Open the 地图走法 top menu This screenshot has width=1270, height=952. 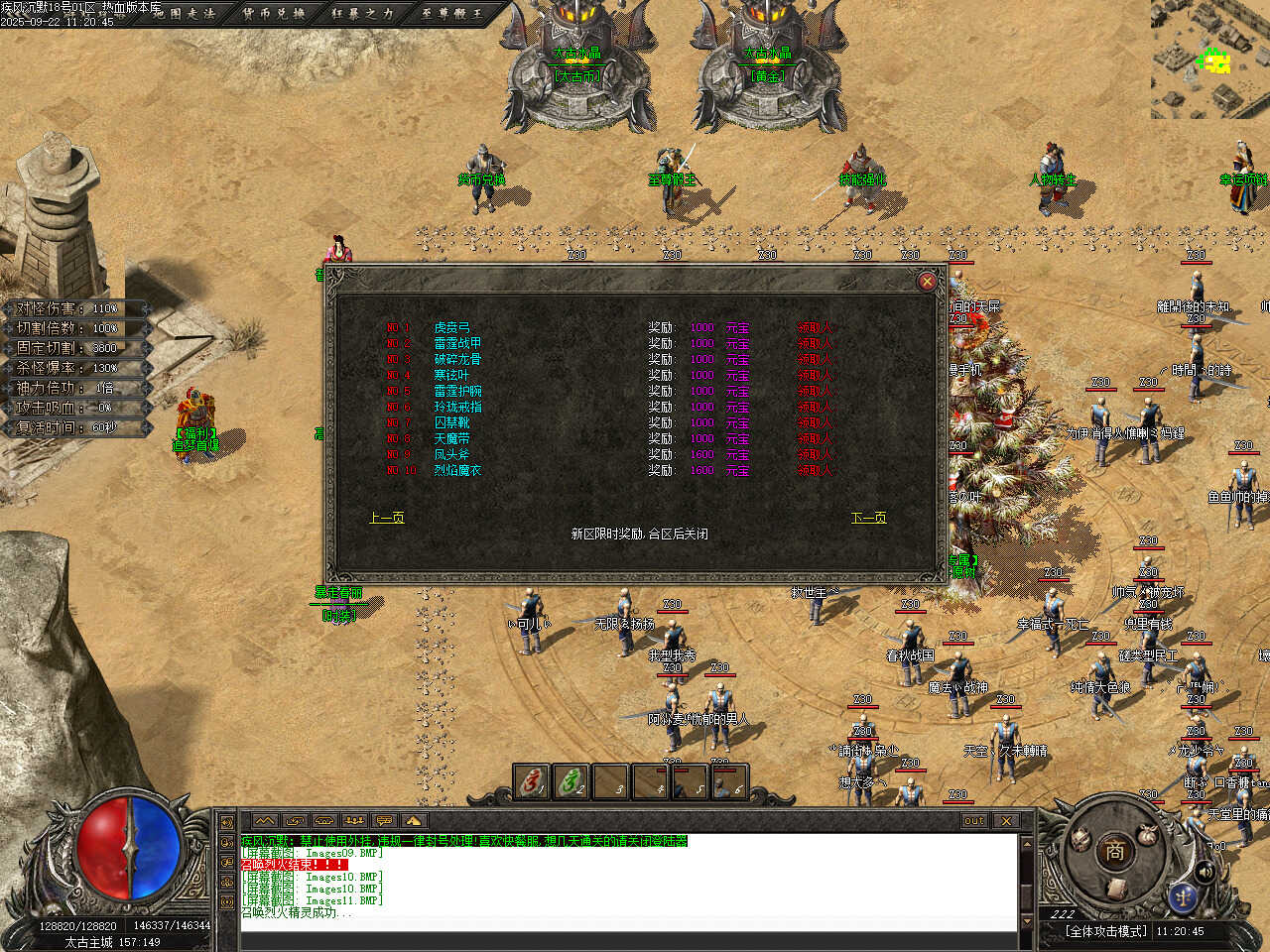[x=185, y=13]
